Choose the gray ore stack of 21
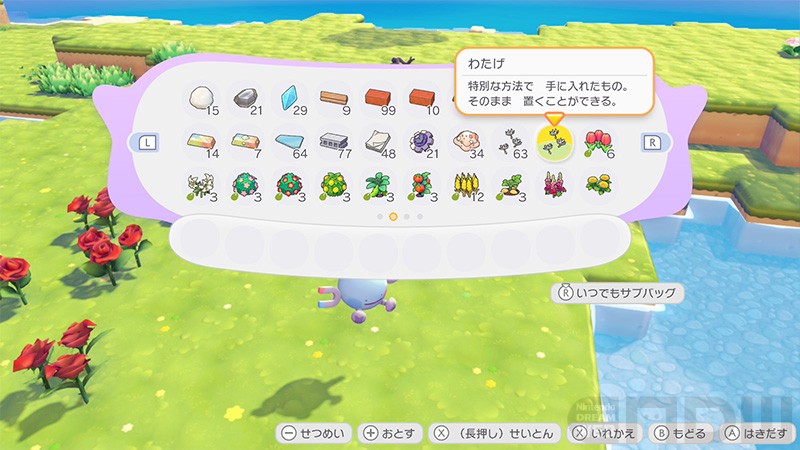 (247, 98)
